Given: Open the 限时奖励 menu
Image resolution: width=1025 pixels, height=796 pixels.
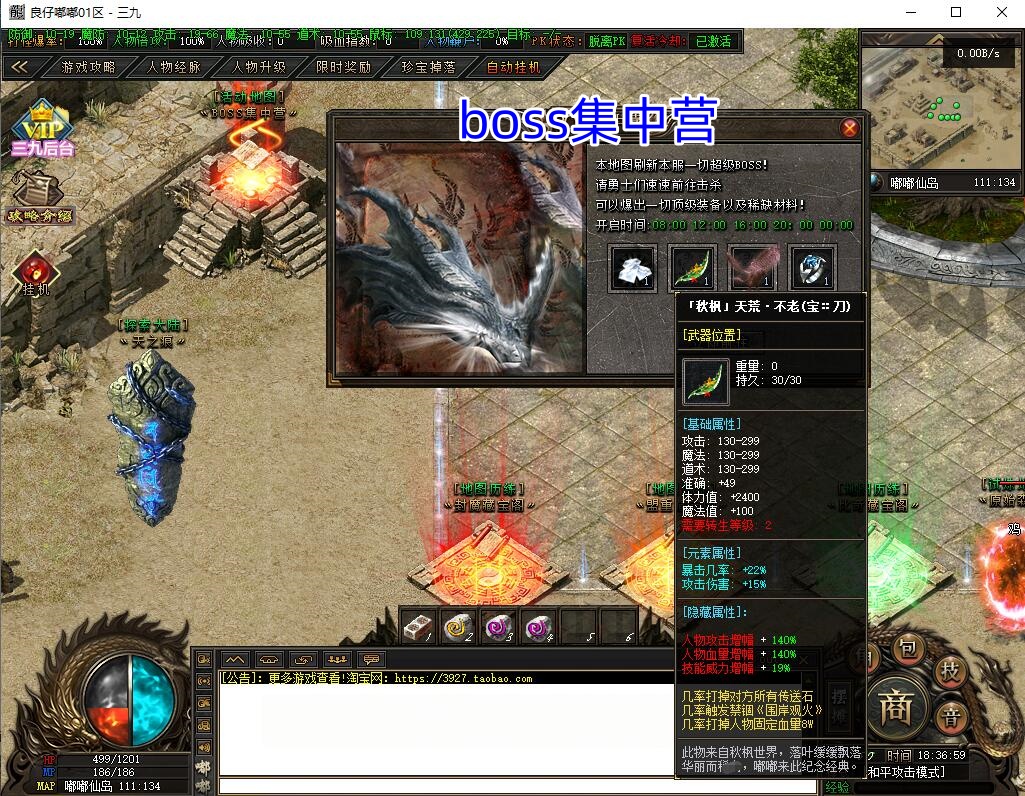Looking at the screenshot, I should tap(343, 67).
